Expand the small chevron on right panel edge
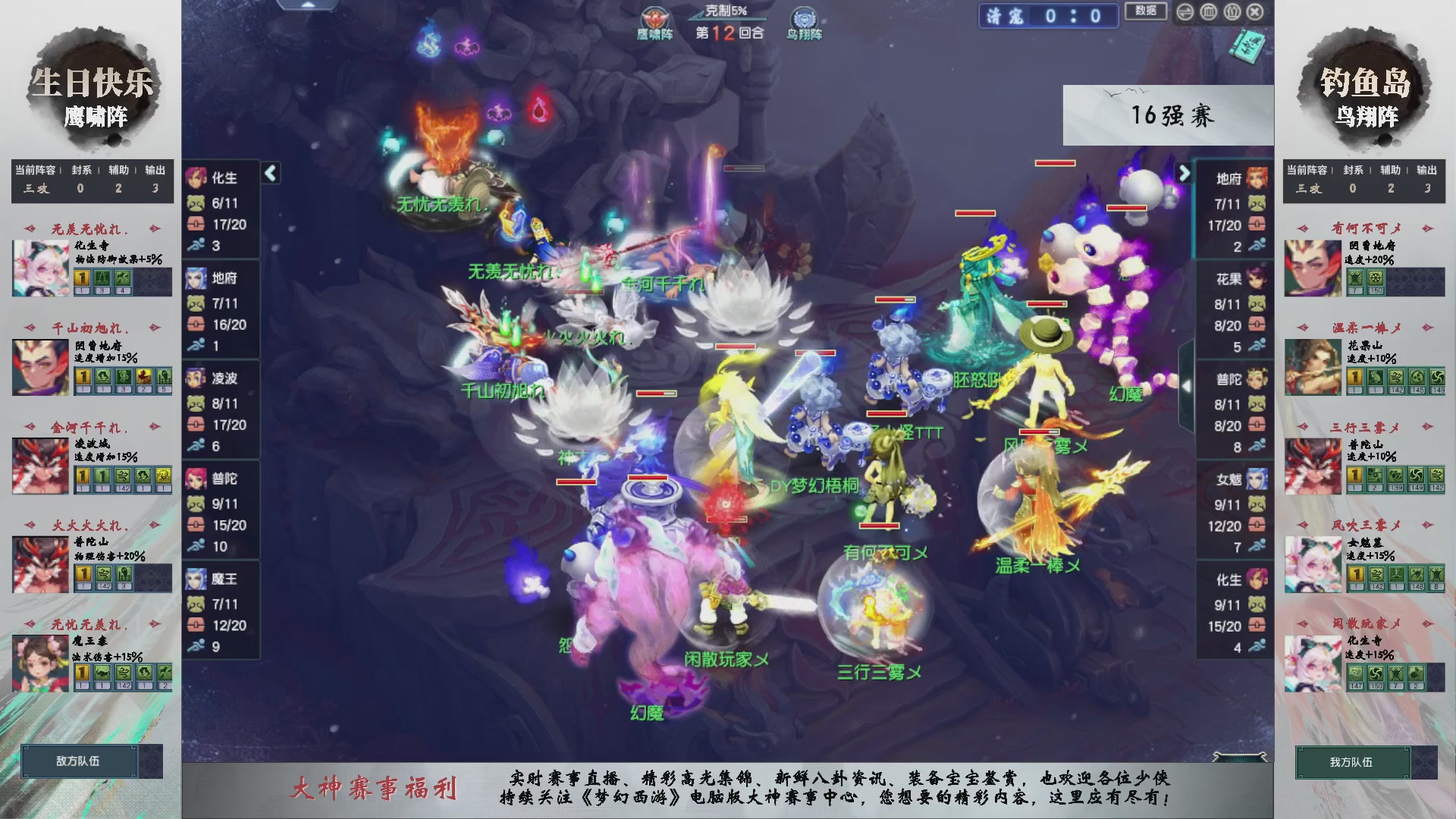The height and width of the screenshot is (819, 1456). click(1185, 385)
